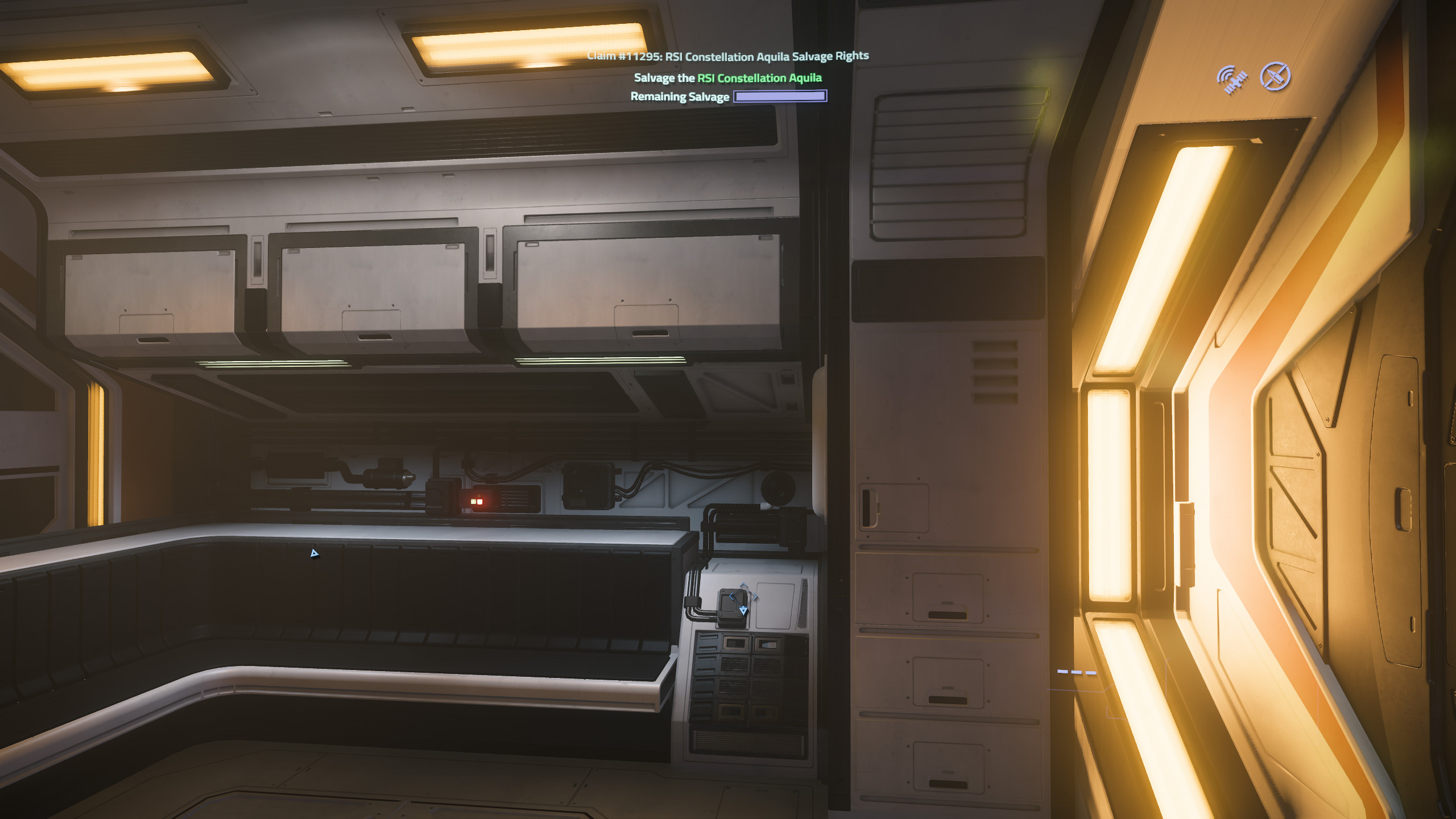The image size is (1456, 819).
Task: Open the Remaining Salvage tracker label
Action: click(x=680, y=97)
